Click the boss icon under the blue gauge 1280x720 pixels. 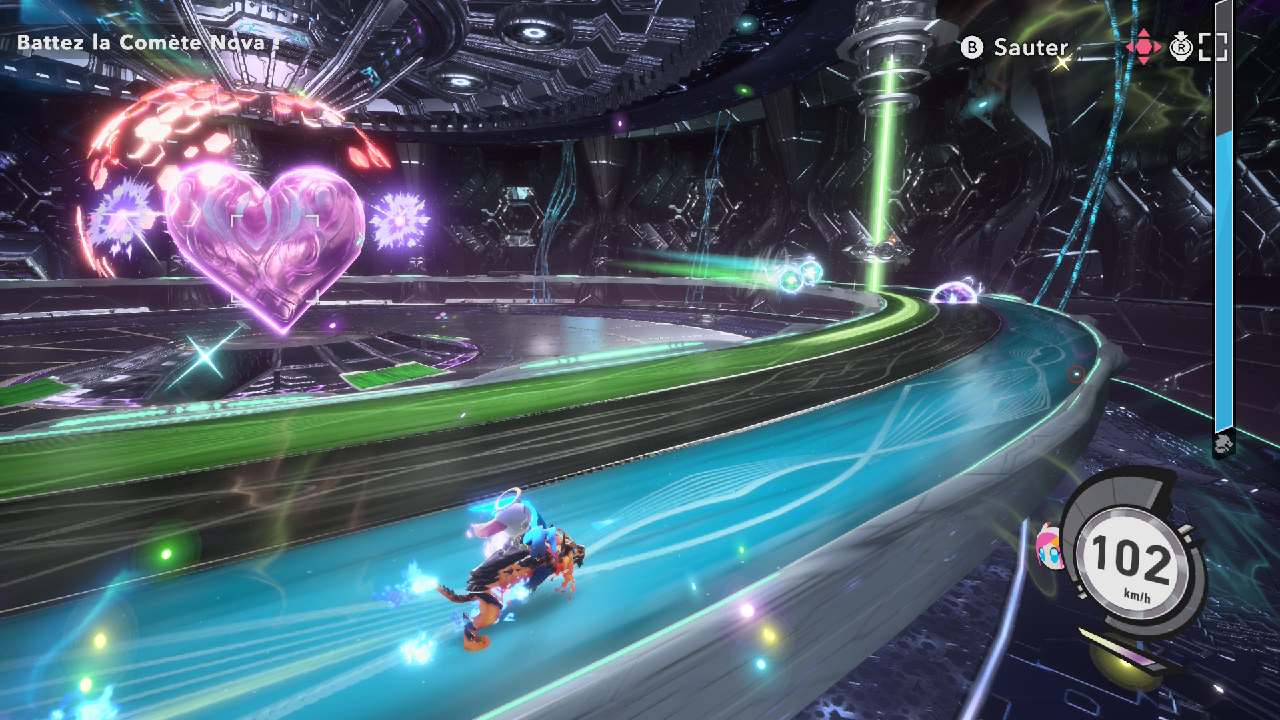tap(1223, 444)
